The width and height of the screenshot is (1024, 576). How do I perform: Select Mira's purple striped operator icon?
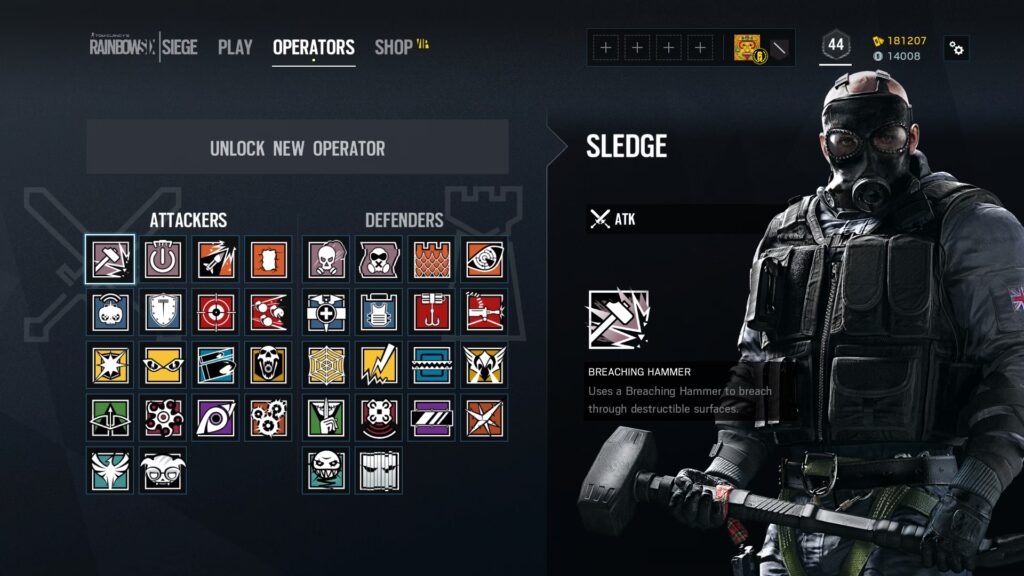coord(432,417)
